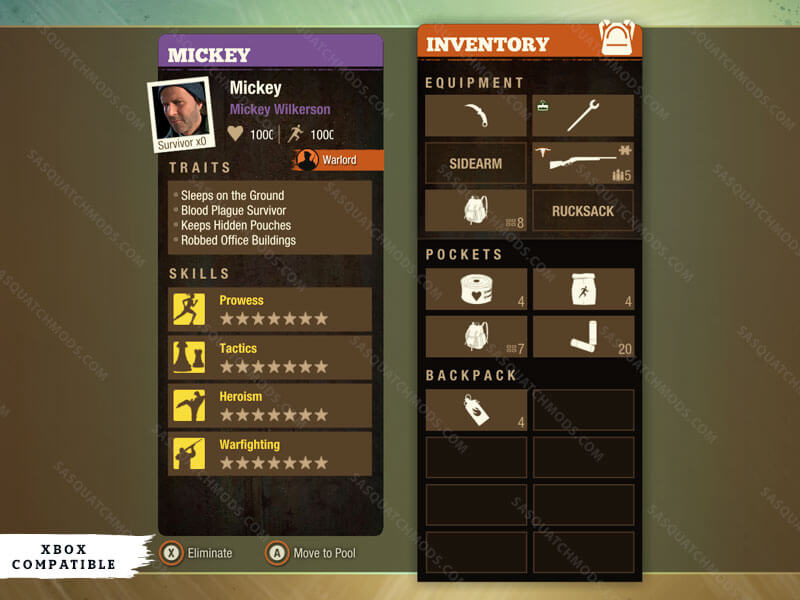Select the stamina snack bag pocket item
The image size is (800, 600).
pyautogui.click(x=583, y=289)
